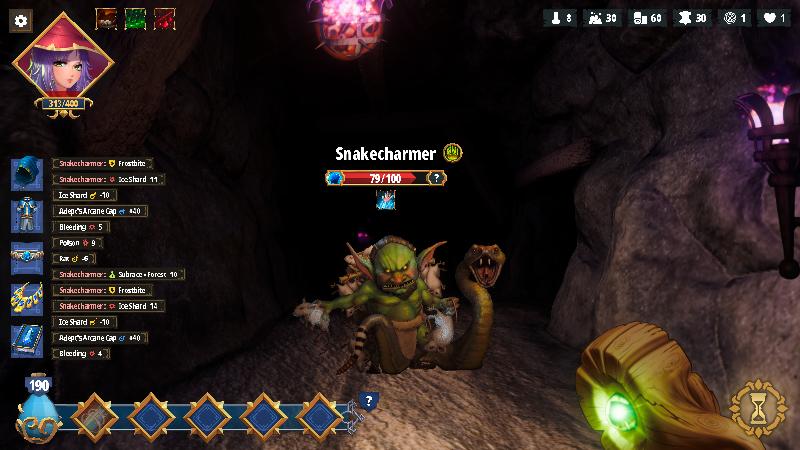The width and height of the screenshot is (800, 450).
Task: Select the blue hood equipment icon
Action: [25, 173]
